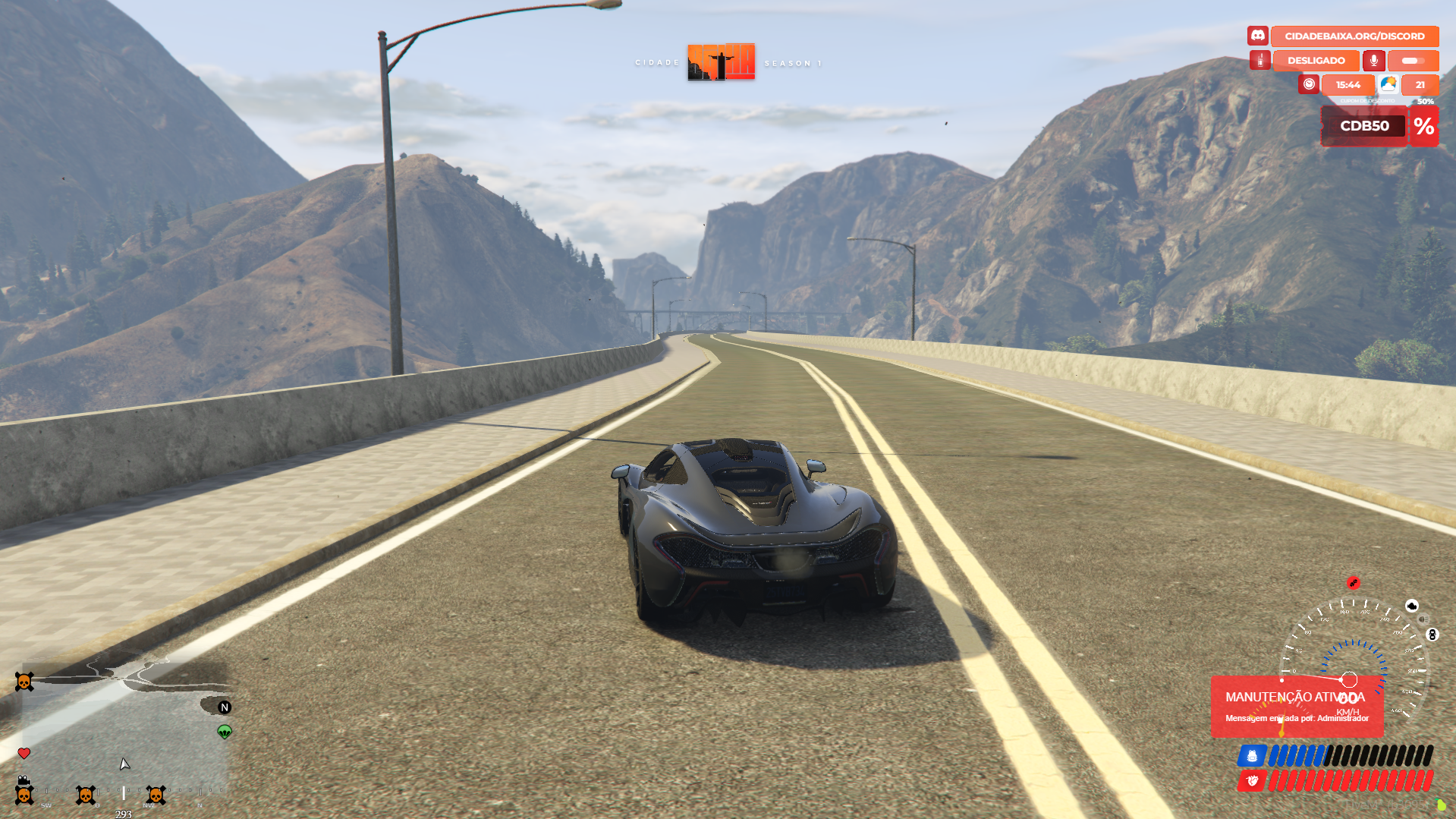Image resolution: width=1456 pixels, height=819 pixels.
Task: Click the green parachute marker on minimap
Action: tap(225, 732)
